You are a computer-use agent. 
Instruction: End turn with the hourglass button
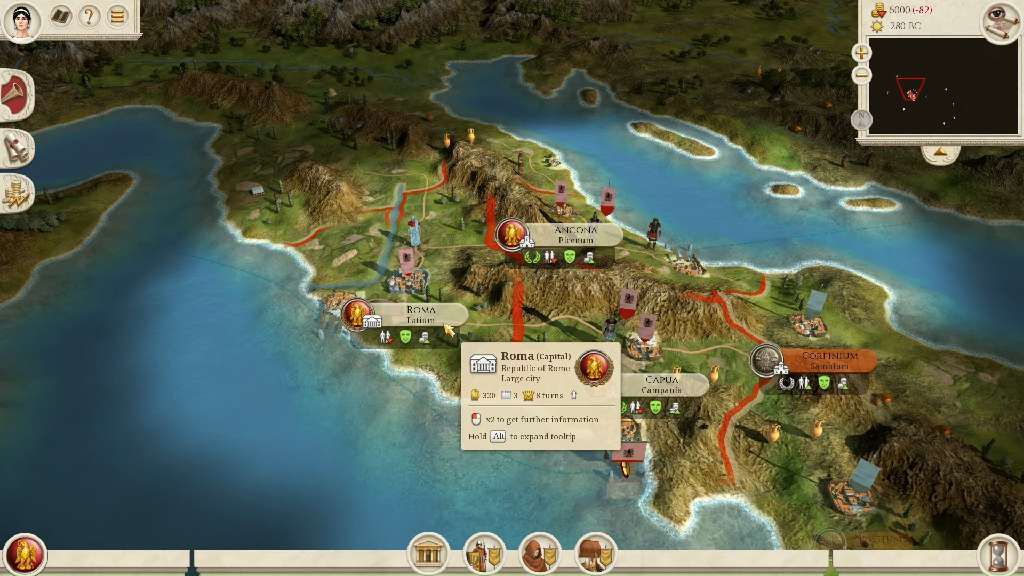click(997, 553)
